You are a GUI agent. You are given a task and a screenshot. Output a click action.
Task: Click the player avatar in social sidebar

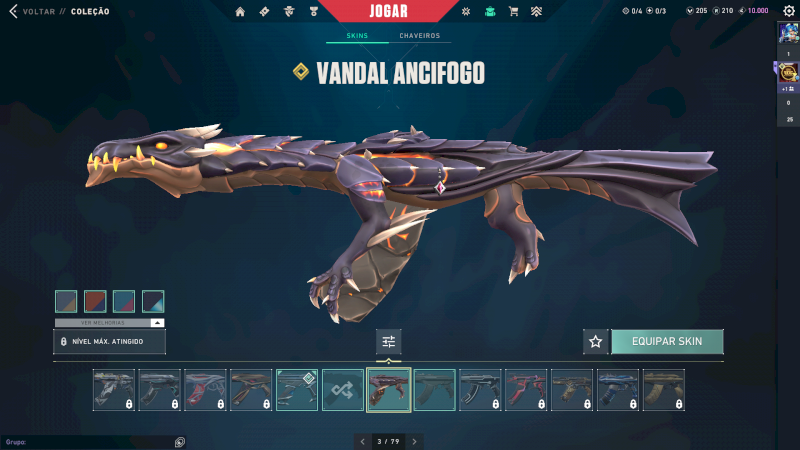pos(787,33)
